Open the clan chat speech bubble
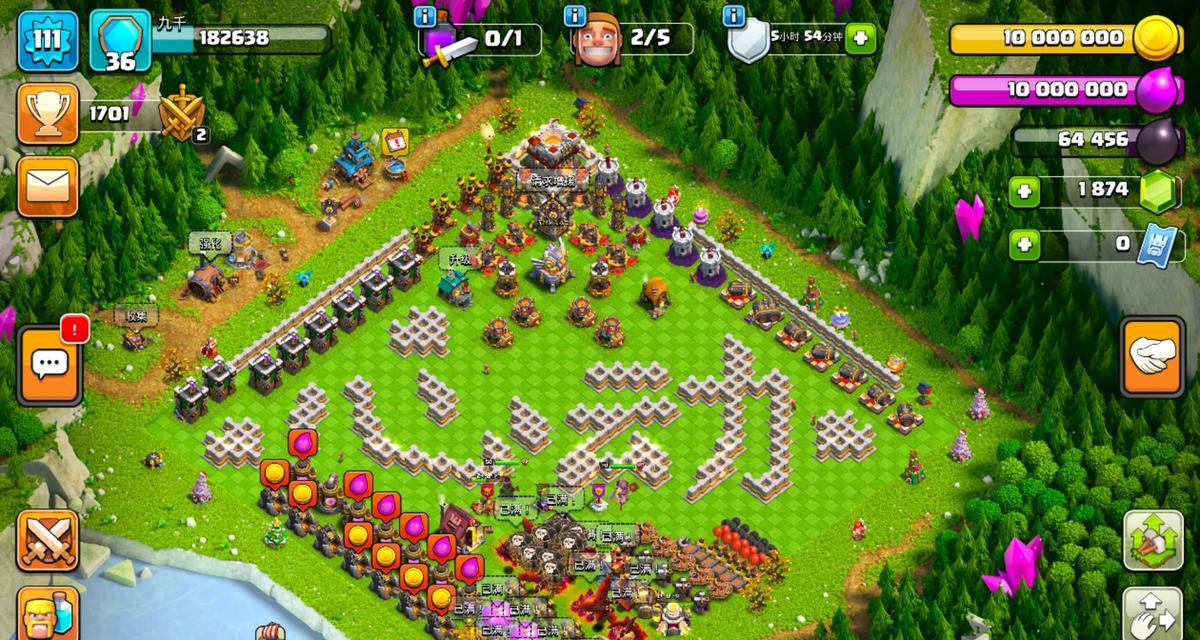Viewport: 1200px width, 640px height. 48,366
